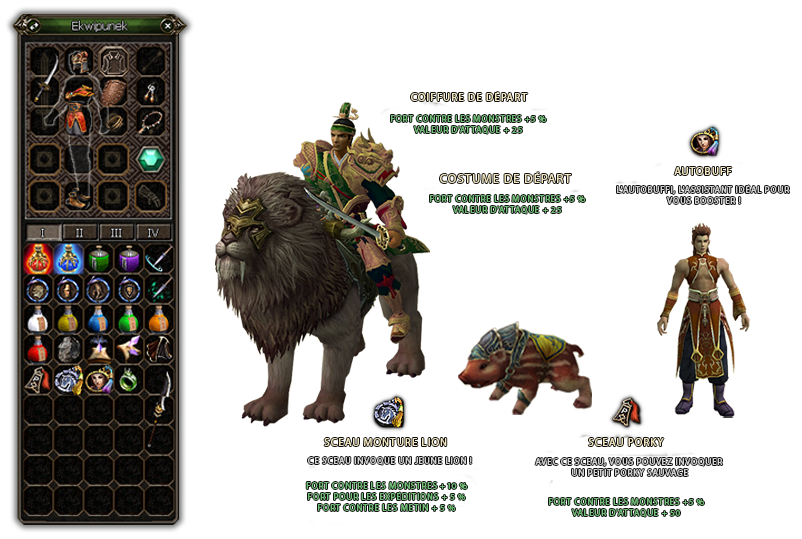802x539 pixels.
Task: Select the equipped curved sword slot
Action: coord(45,93)
